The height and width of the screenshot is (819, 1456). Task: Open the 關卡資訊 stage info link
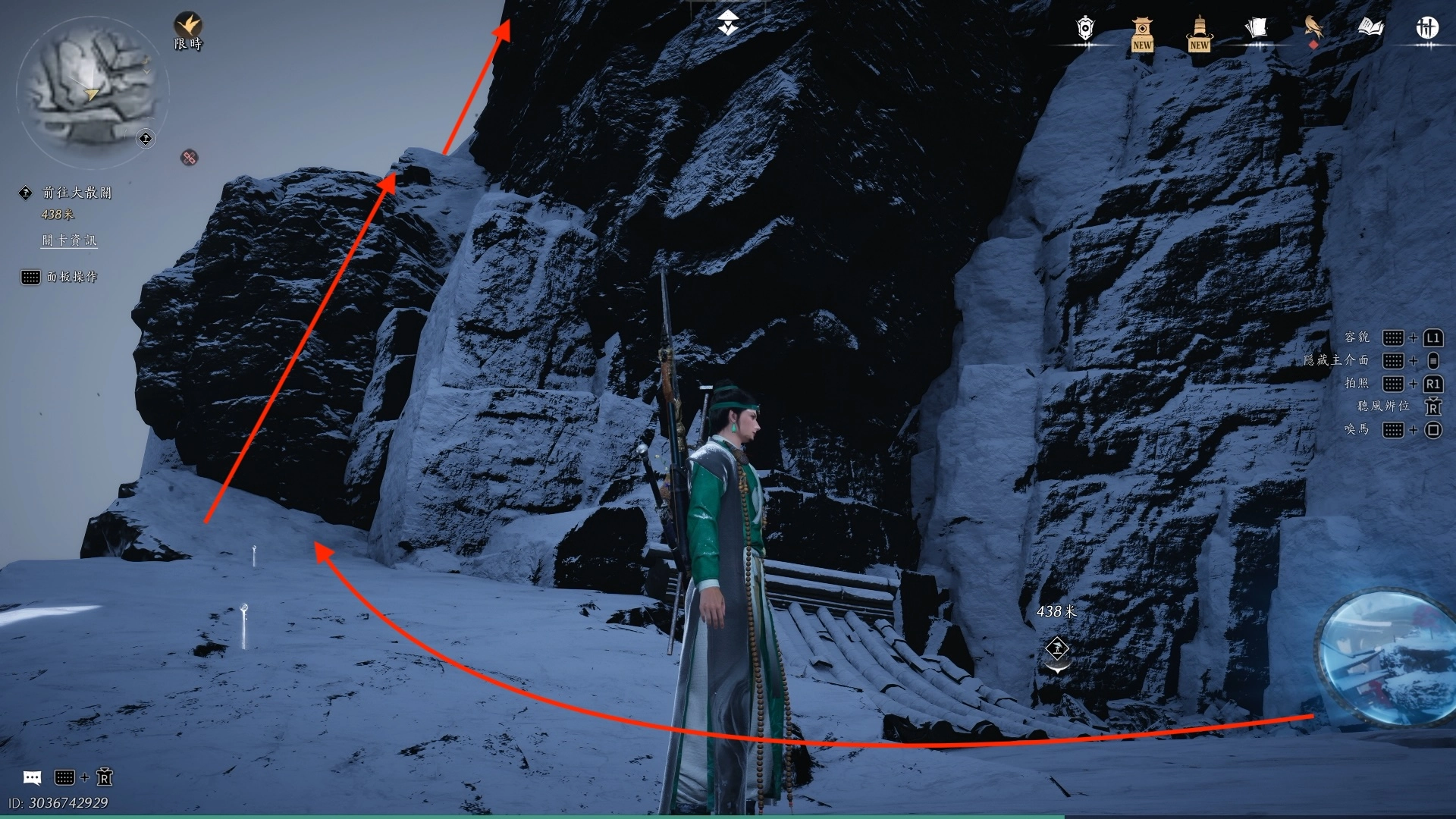[x=69, y=240]
